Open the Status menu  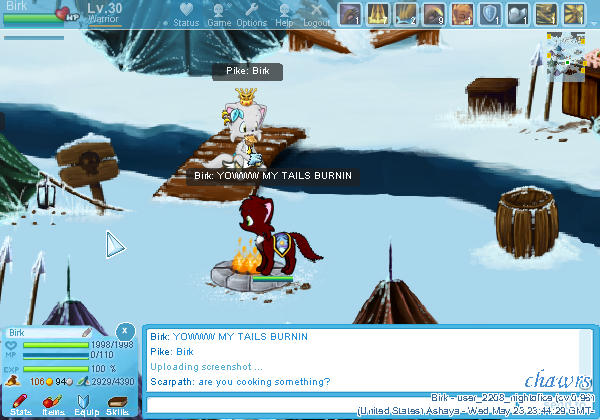[186, 14]
